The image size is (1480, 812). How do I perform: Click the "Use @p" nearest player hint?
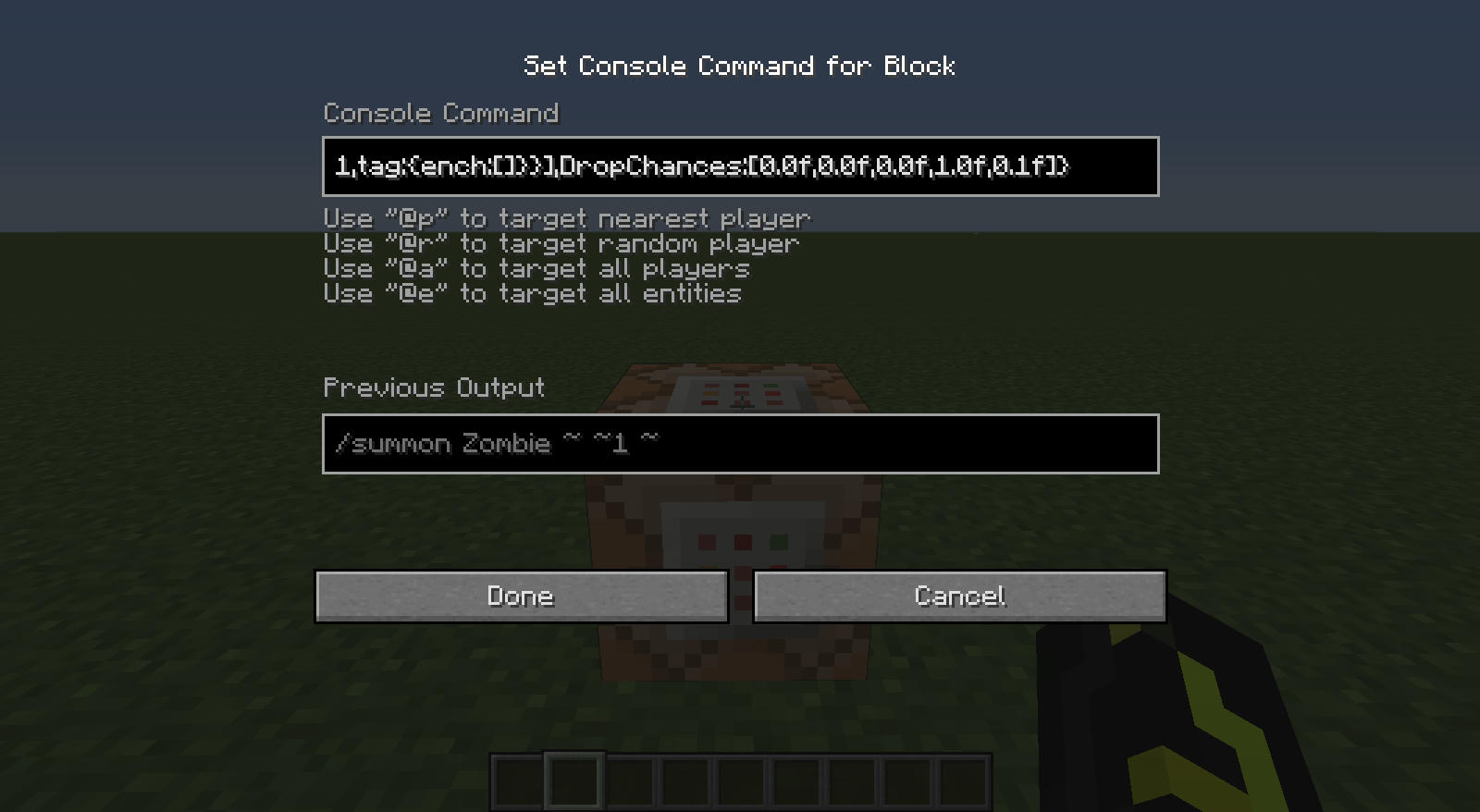click(566, 218)
